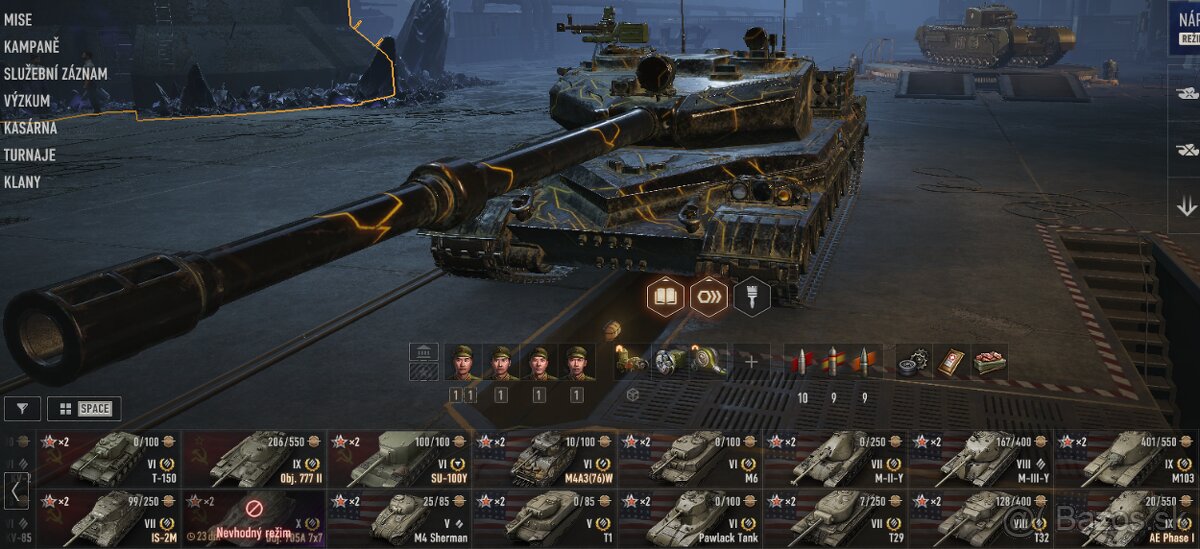Open the Kasárna barracks menu

30,128
